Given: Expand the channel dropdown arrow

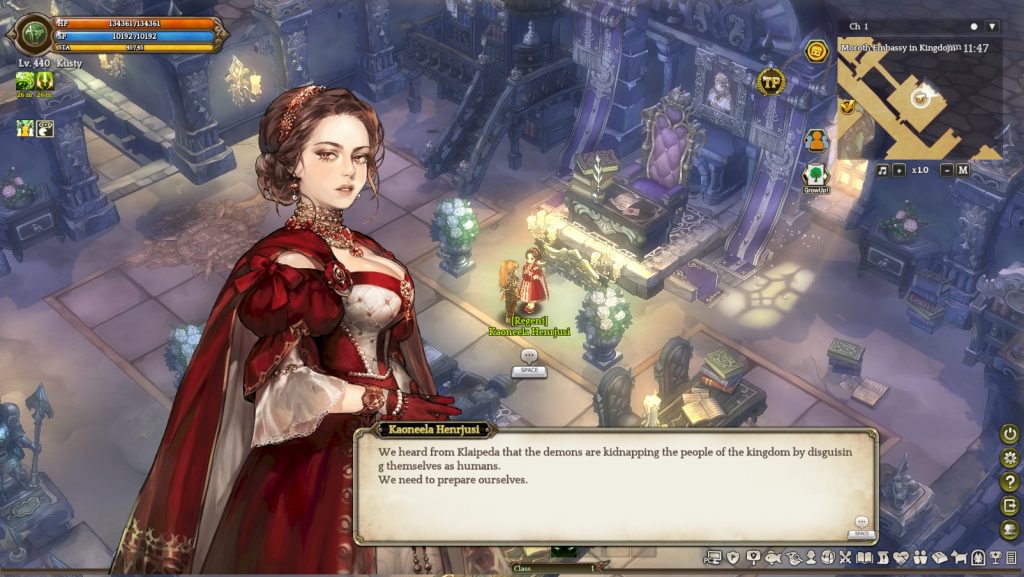Looking at the screenshot, I should click(992, 26).
